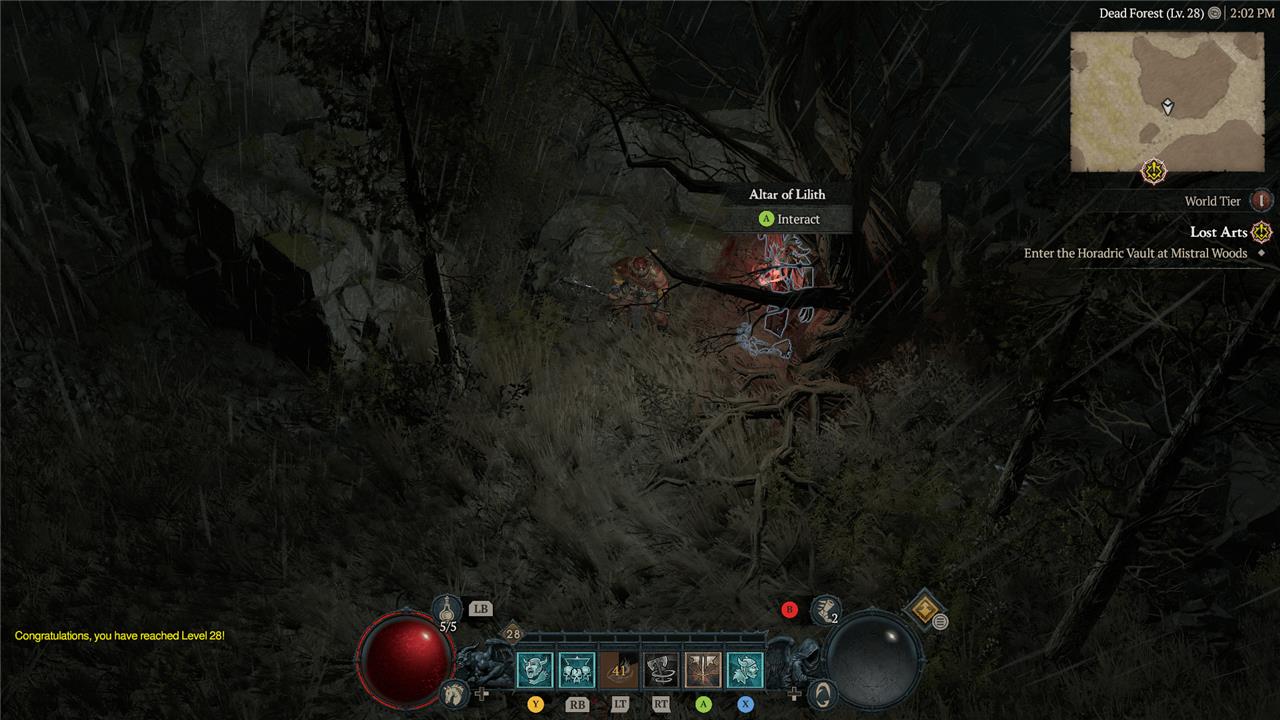1280x720 pixels.
Task: Open the Lost Arts quest tracker
Action: (x=1218, y=232)
